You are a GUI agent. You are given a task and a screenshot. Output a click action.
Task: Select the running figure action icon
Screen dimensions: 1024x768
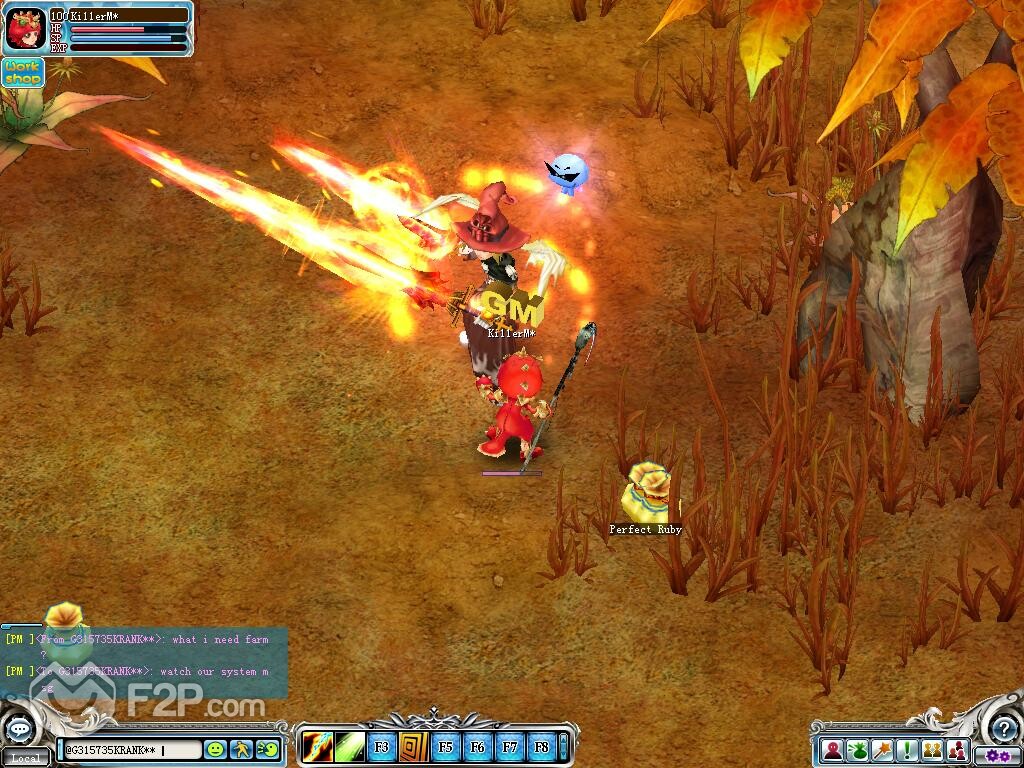pos(241,748)
